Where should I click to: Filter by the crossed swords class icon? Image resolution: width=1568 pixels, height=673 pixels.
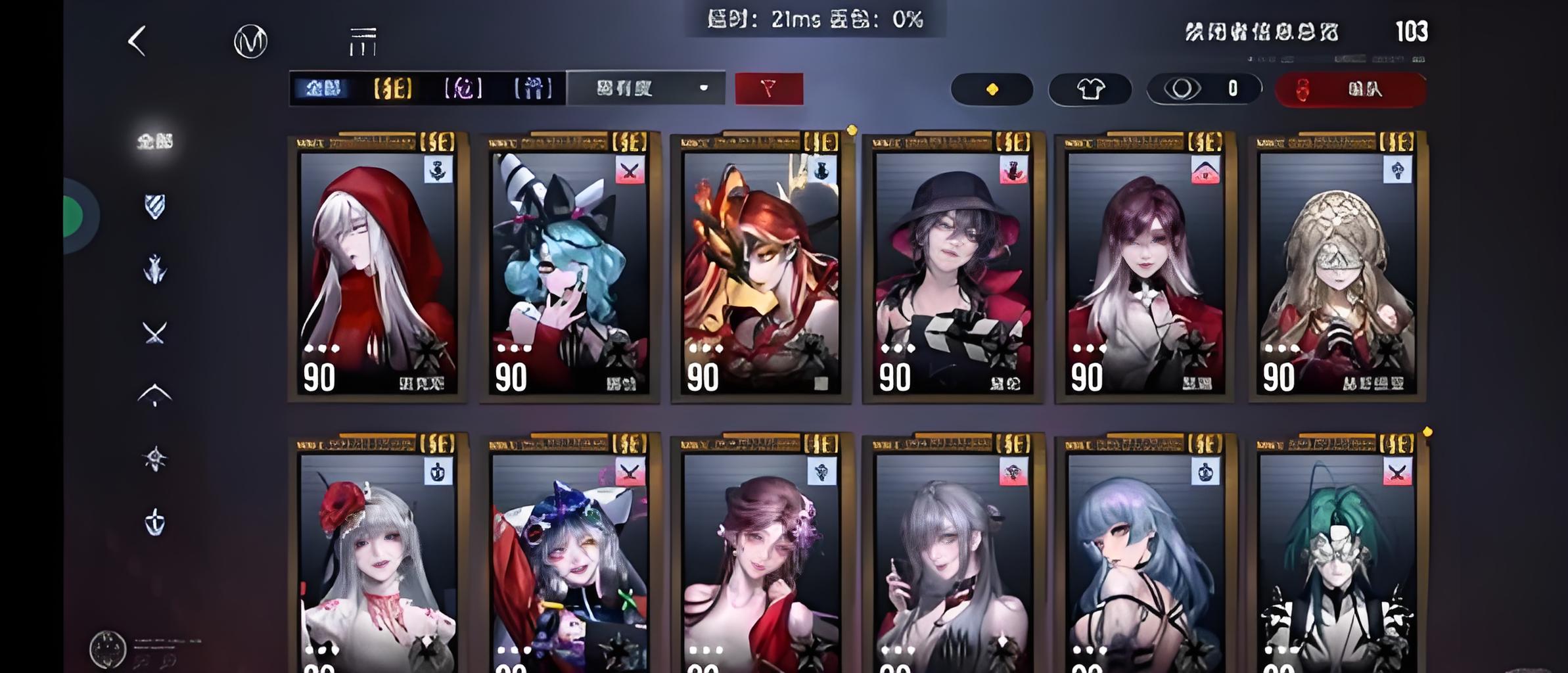pos(155,333)
